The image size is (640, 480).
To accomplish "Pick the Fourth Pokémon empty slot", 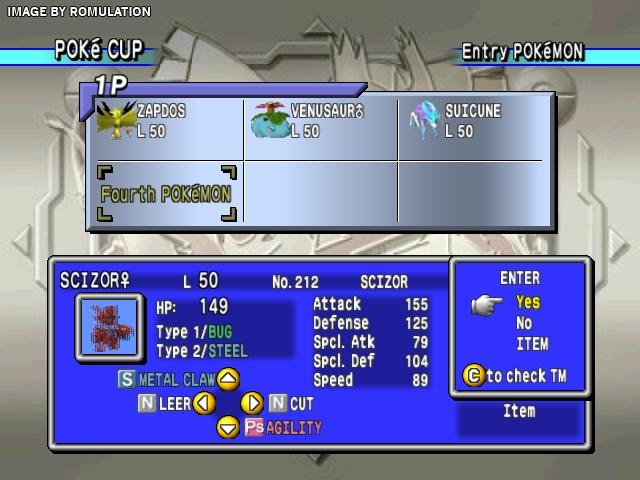I will (167, 193).
